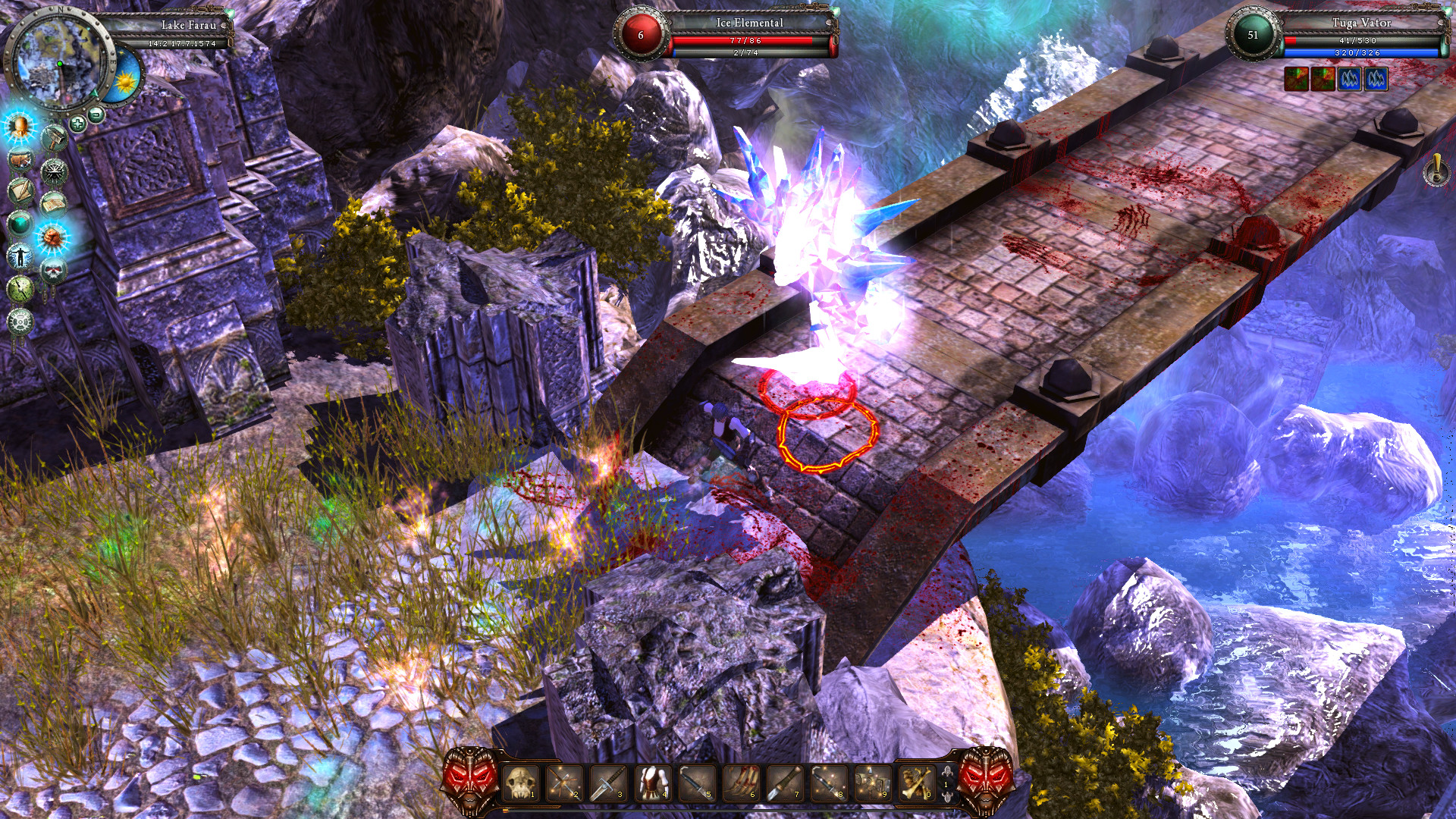This screenshot has height=819, width=1456.
Task: Select the crafting hammer icon
Action: click(x=55, y=138)
